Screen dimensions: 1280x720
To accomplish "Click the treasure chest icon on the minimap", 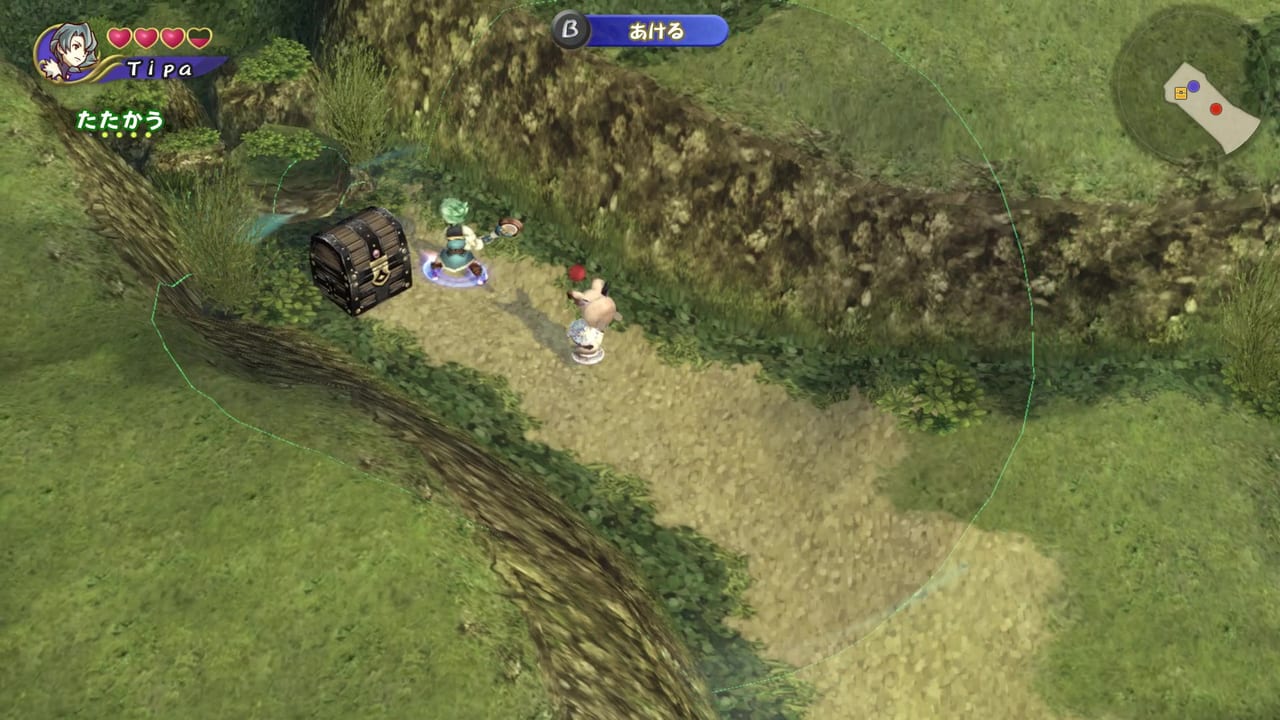I will [1181, 92].
